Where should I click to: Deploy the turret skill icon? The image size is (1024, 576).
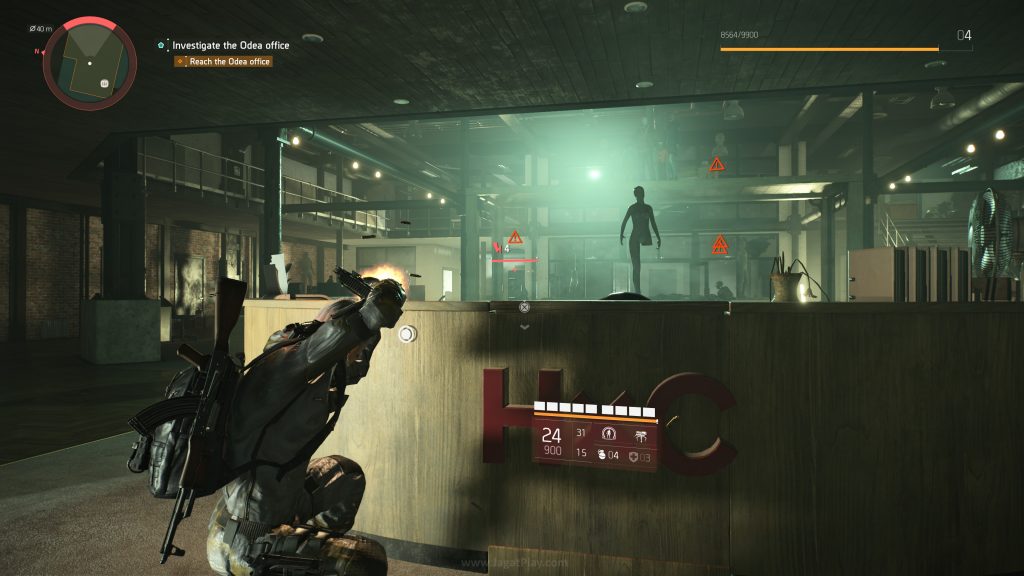point(640,434)
